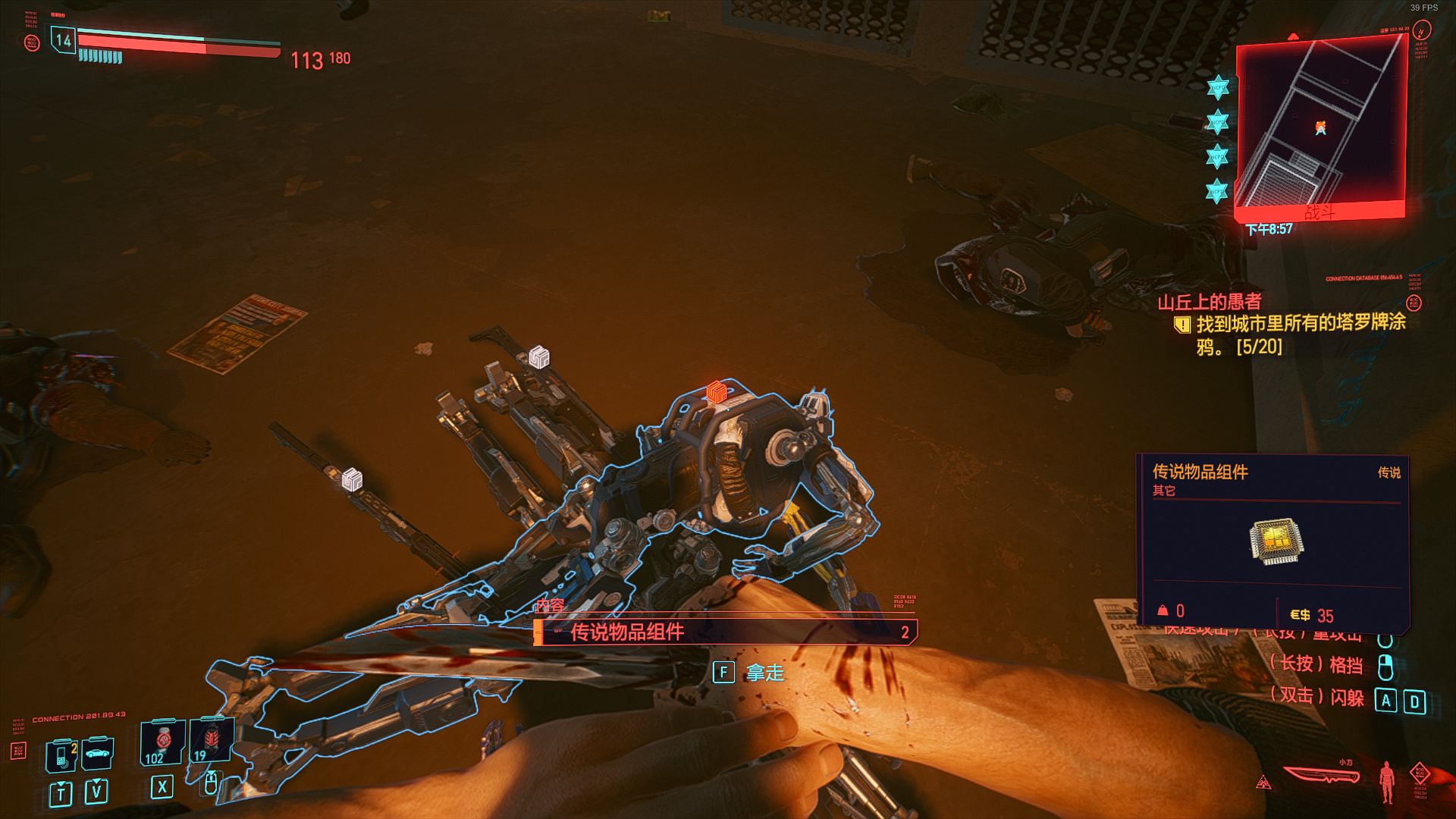Click the level 14 badge
This screenshot has height=819, width=1456.
[x=63, y=40]
